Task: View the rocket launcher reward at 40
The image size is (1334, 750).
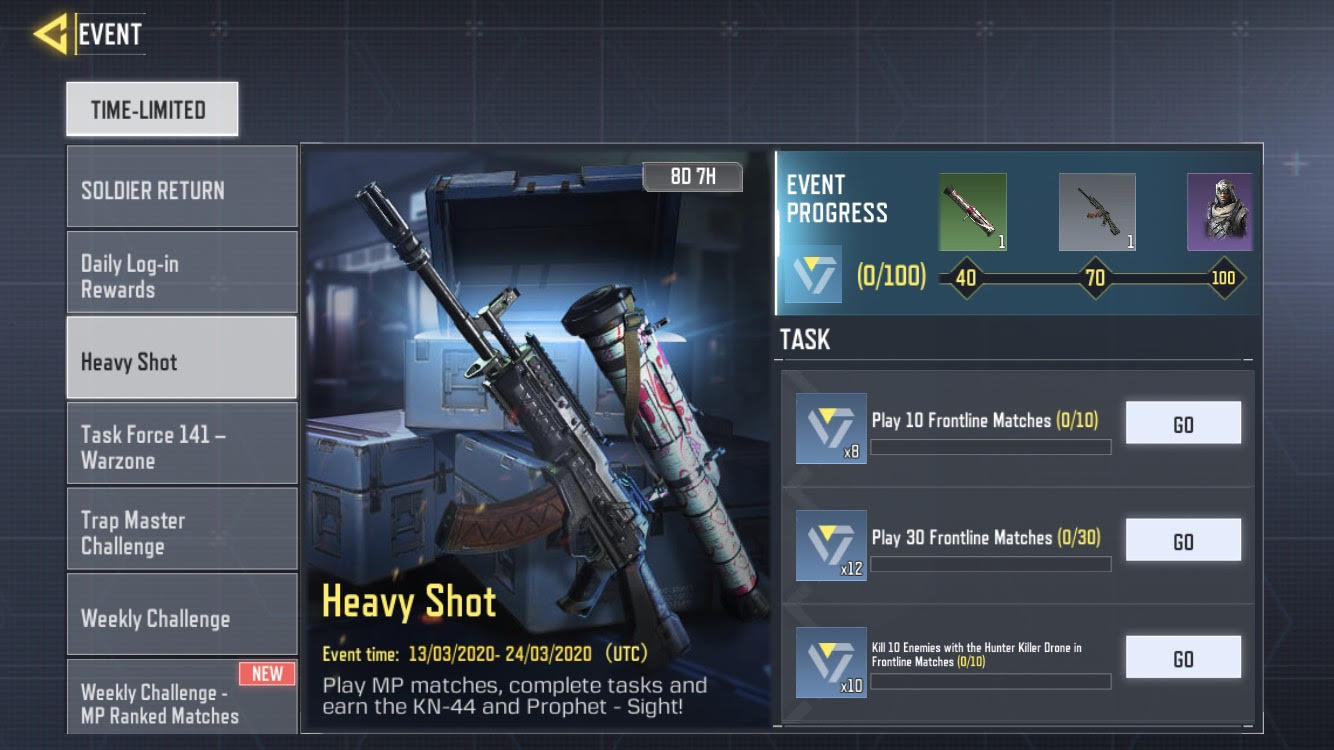Action: click(x=973, y=212)
